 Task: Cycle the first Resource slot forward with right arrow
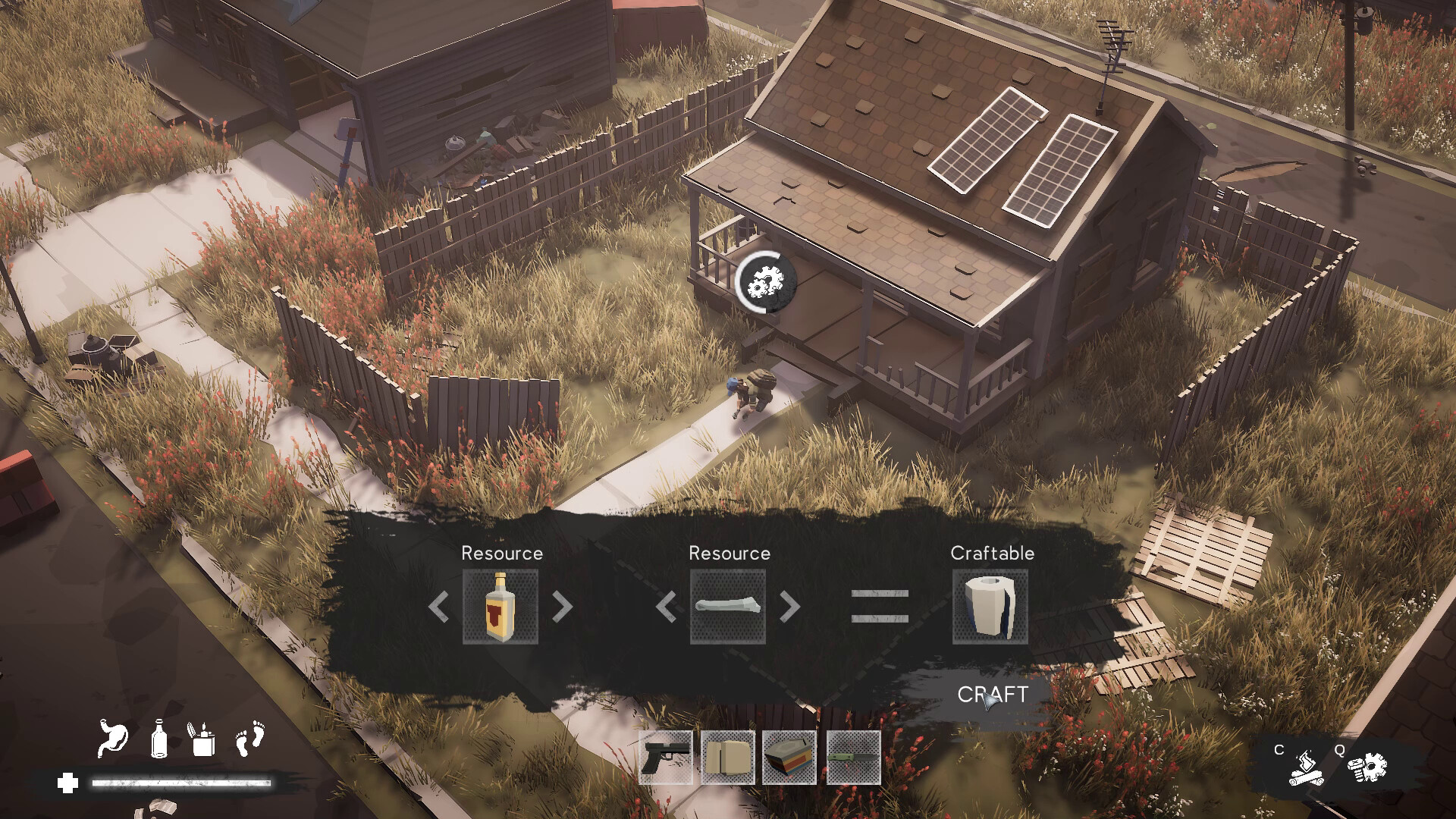tap(561, 607)
